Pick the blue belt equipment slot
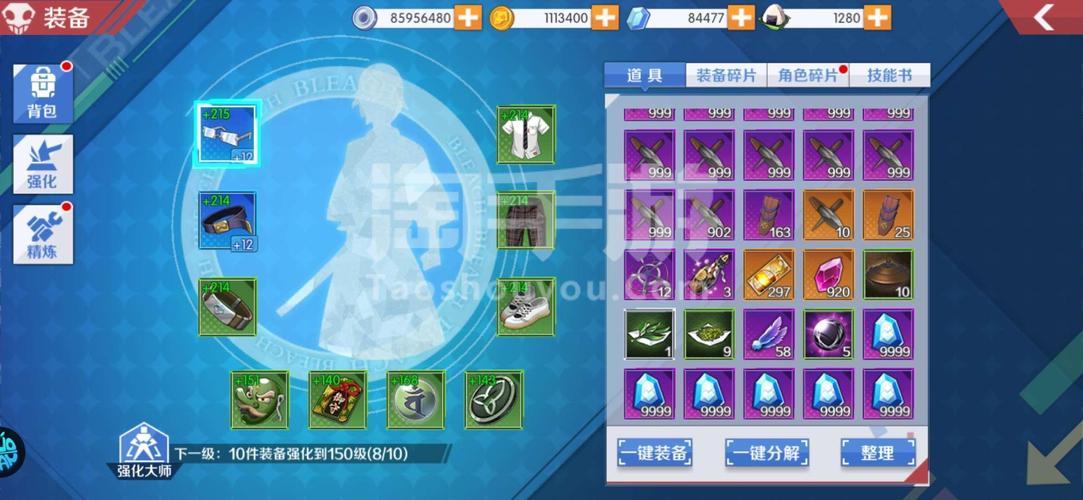Viewport: 1083px width, 500px height. tap(227, 220)
